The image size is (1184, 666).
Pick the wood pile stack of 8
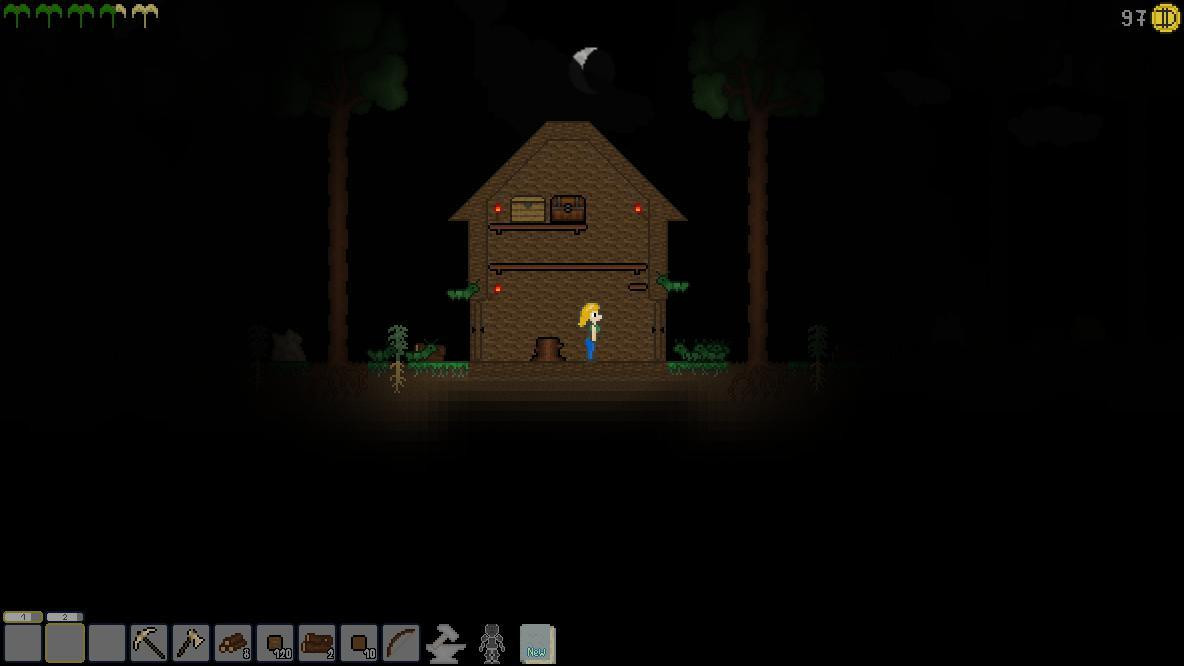[x=233, y=643]
